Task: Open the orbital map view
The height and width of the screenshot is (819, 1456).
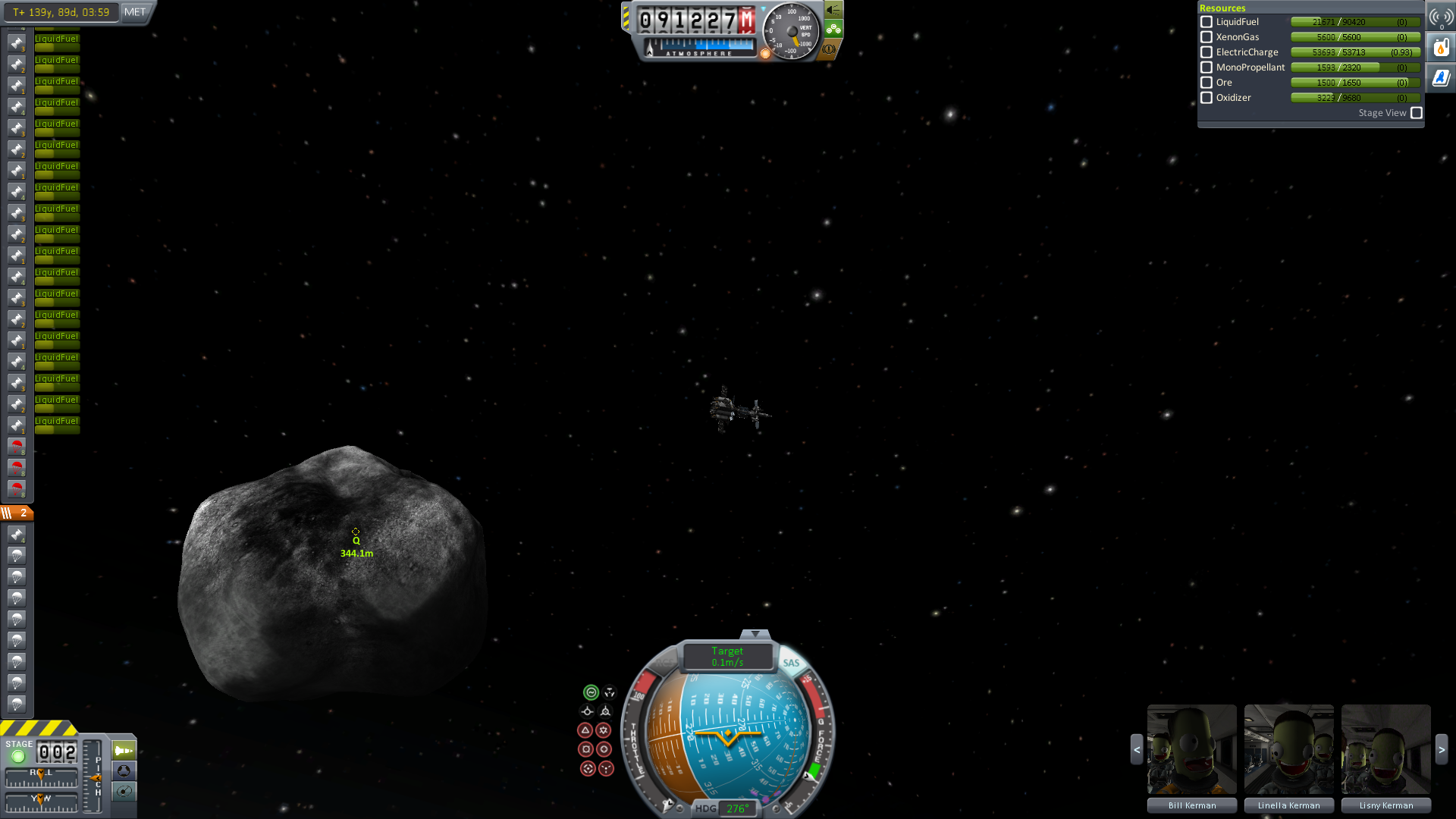Action: click(124, 792)
